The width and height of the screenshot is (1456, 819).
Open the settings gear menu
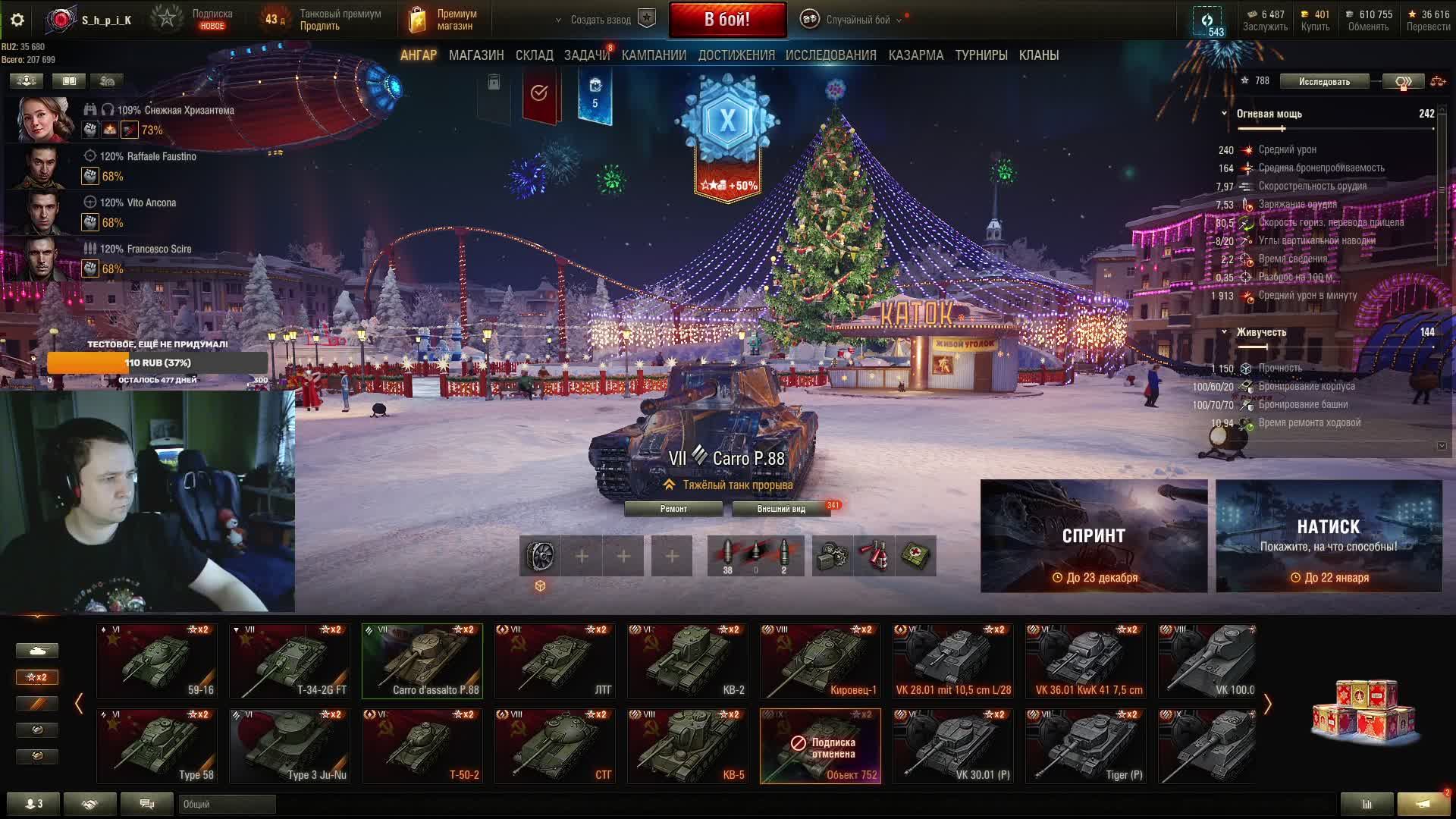coord(17,20)
